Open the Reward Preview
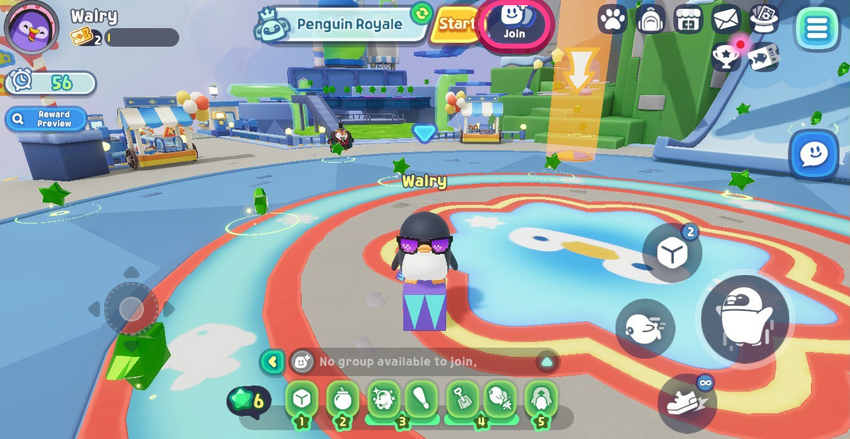Viewport: 850px width, 439px height. coord(46,119)
